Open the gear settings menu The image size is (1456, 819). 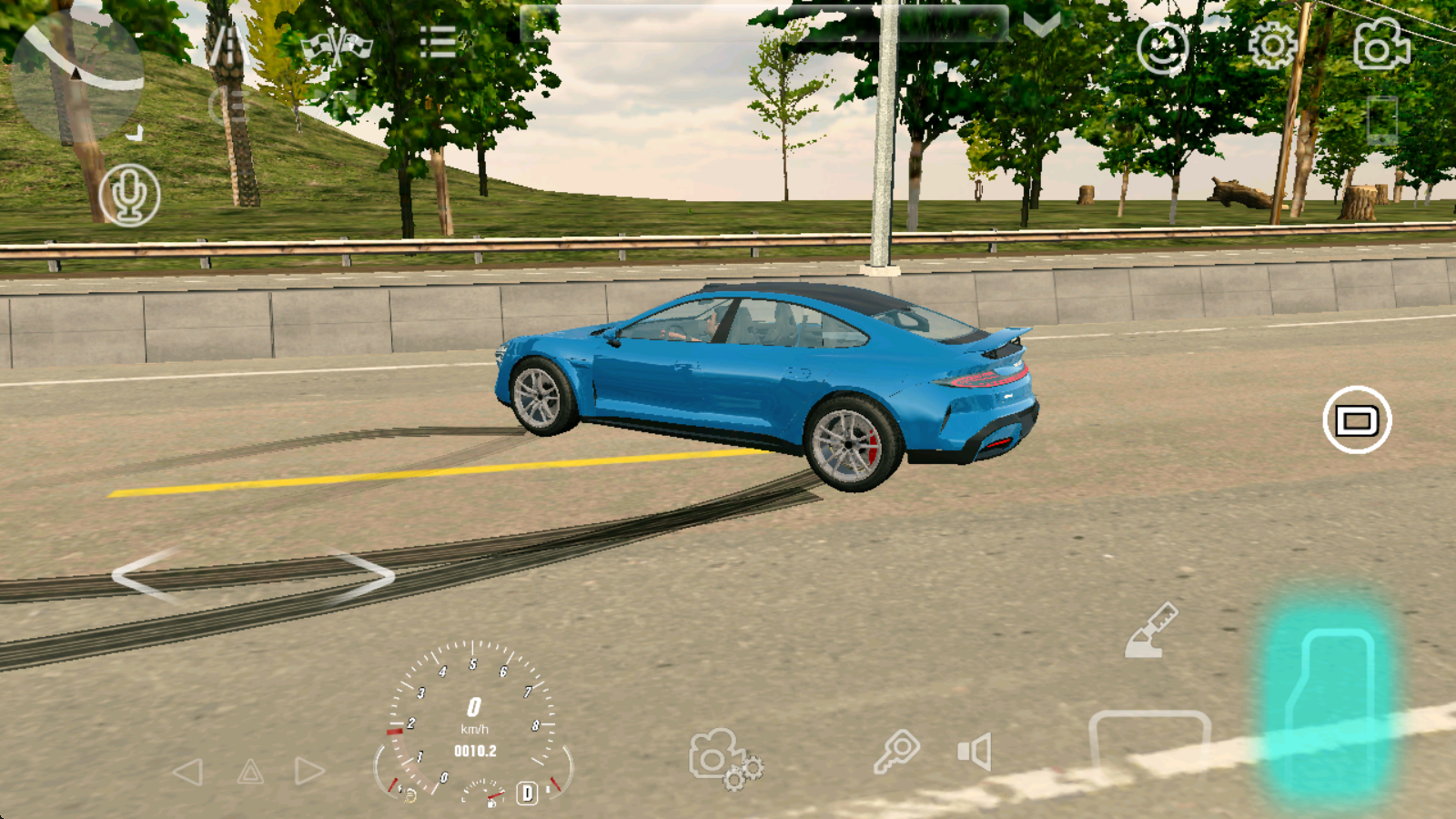click(x=1272, y=45)
